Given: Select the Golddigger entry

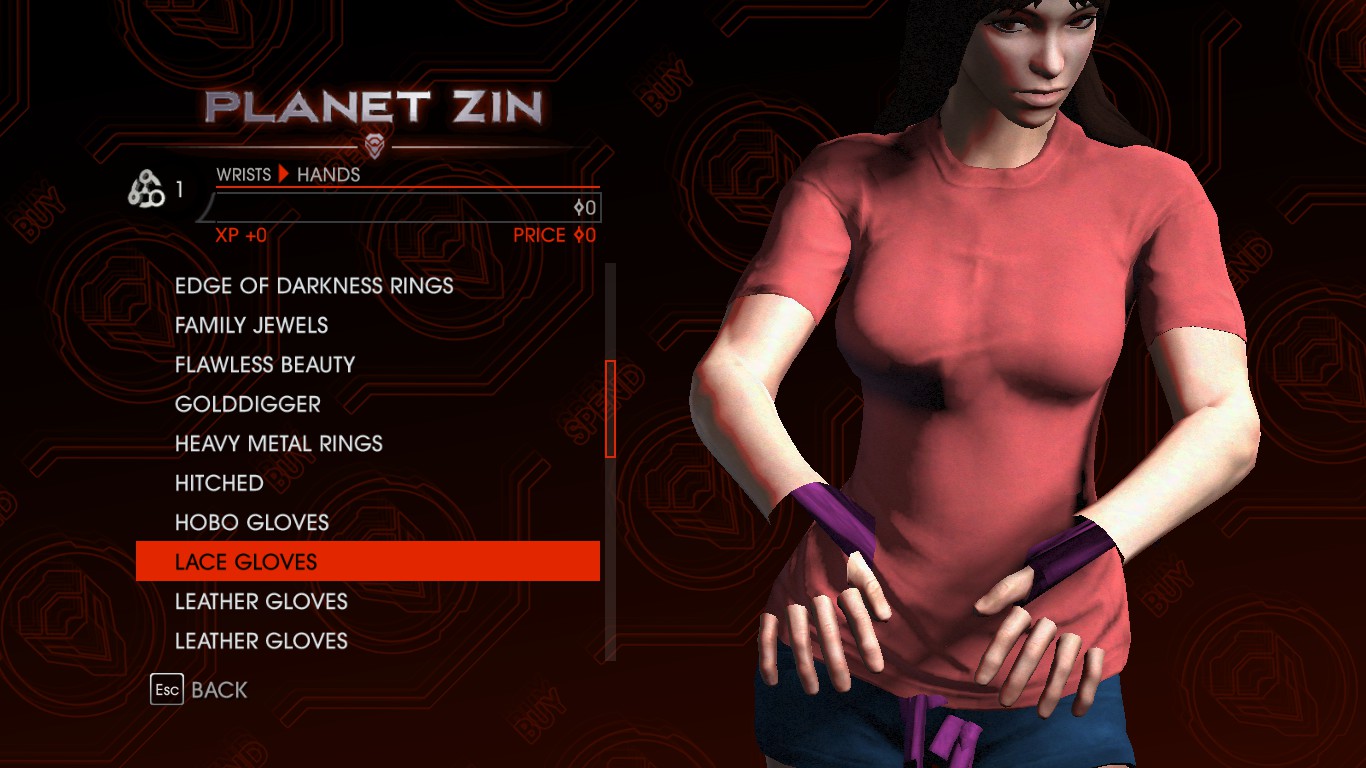Looking at the screenshot, I should [x=248, y=404].
